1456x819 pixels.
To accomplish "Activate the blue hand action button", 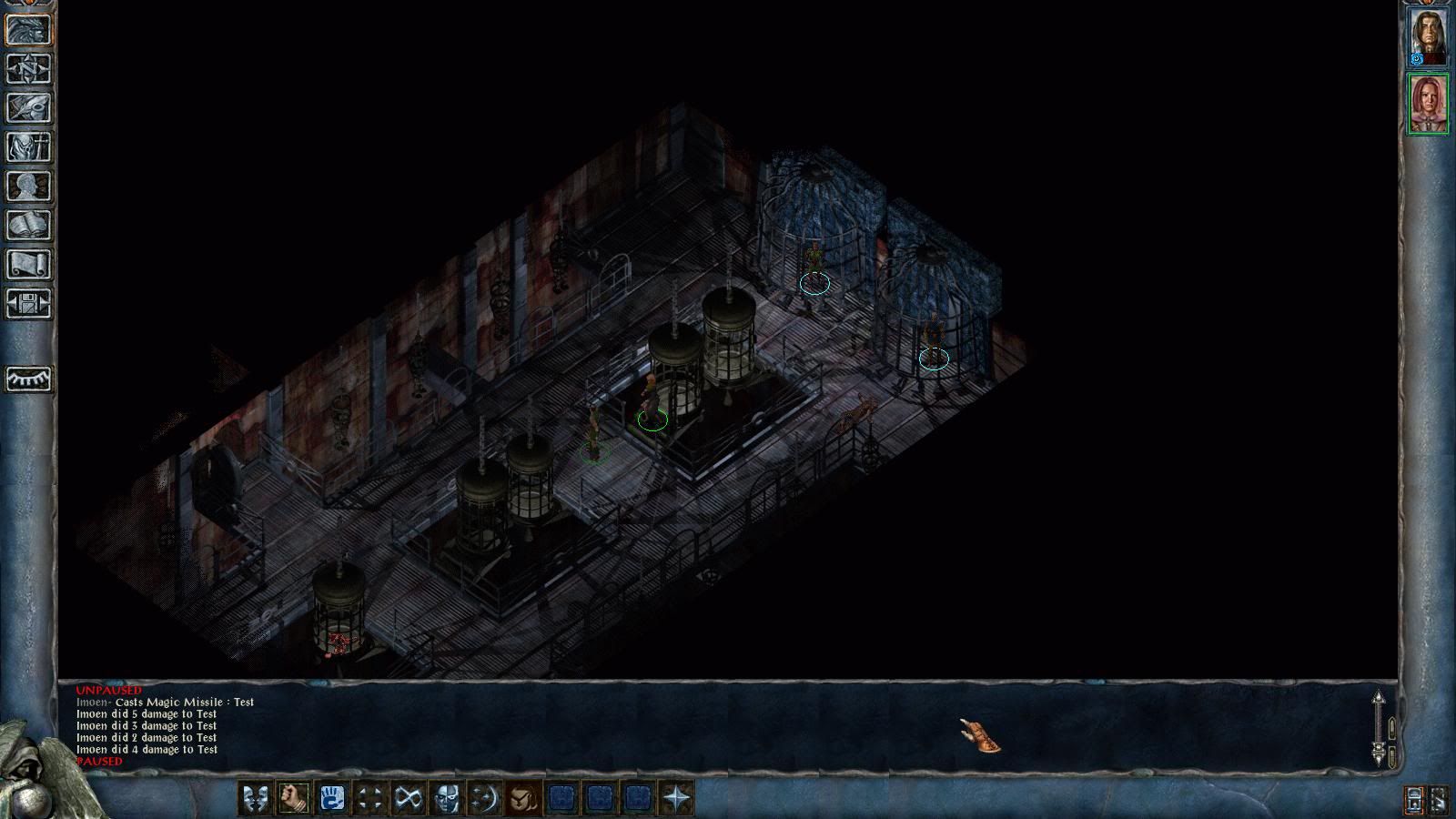I will click(x=331, y=798).
